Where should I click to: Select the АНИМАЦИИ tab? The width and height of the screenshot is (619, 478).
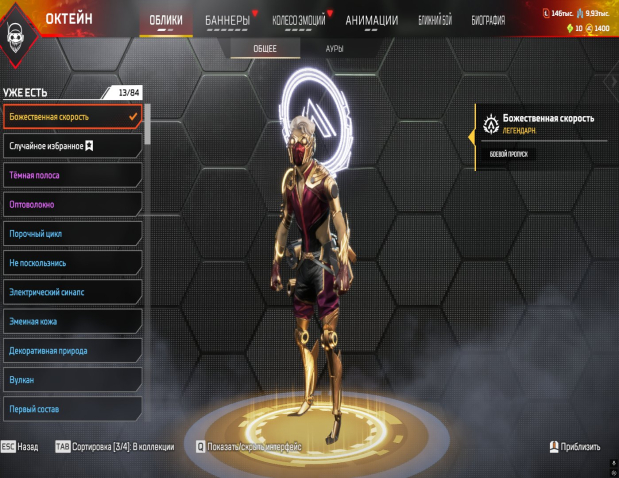[371, 20]
